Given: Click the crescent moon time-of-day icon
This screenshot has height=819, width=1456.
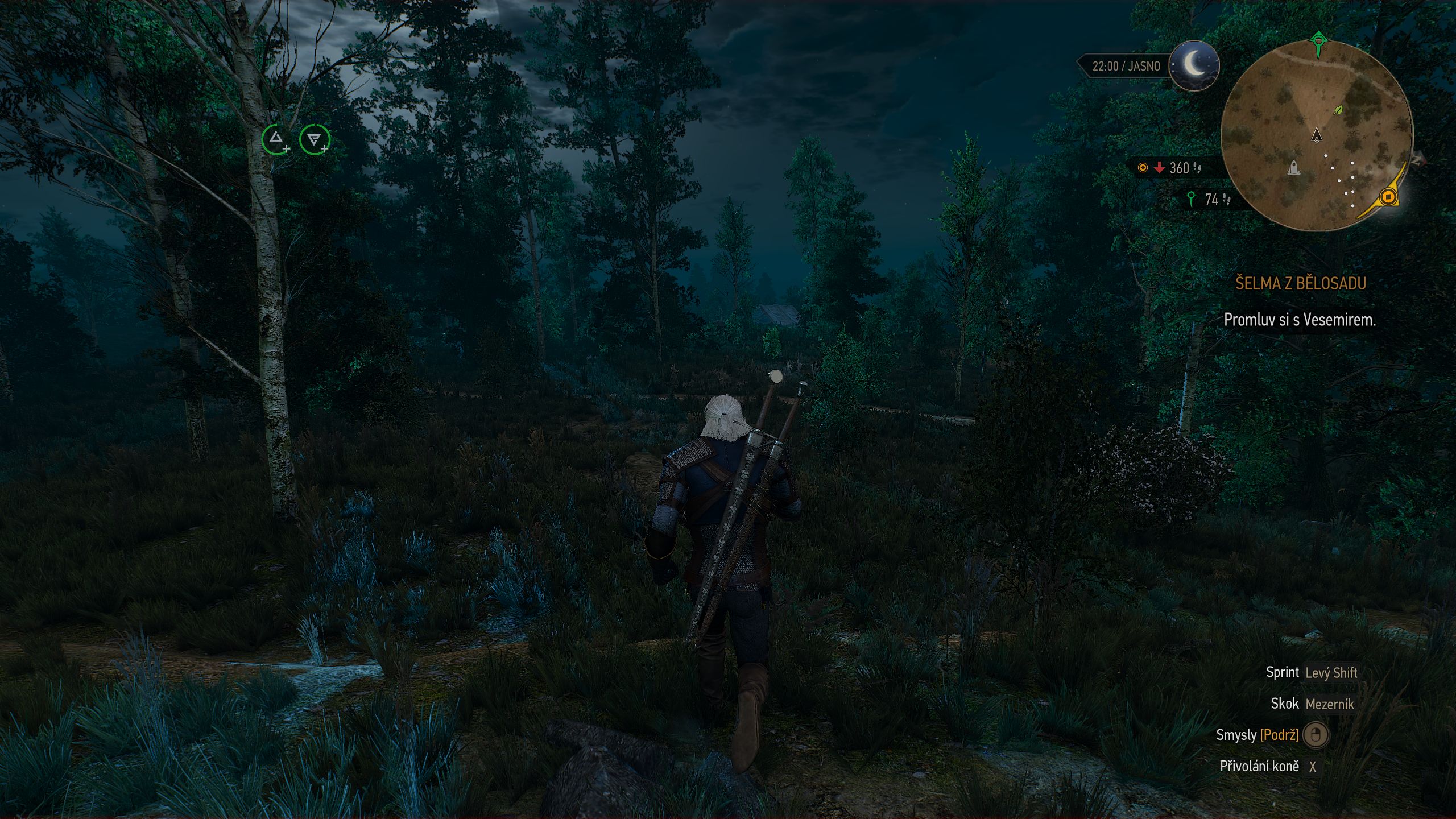Looking at the screenshot, I should point(1194,65).
